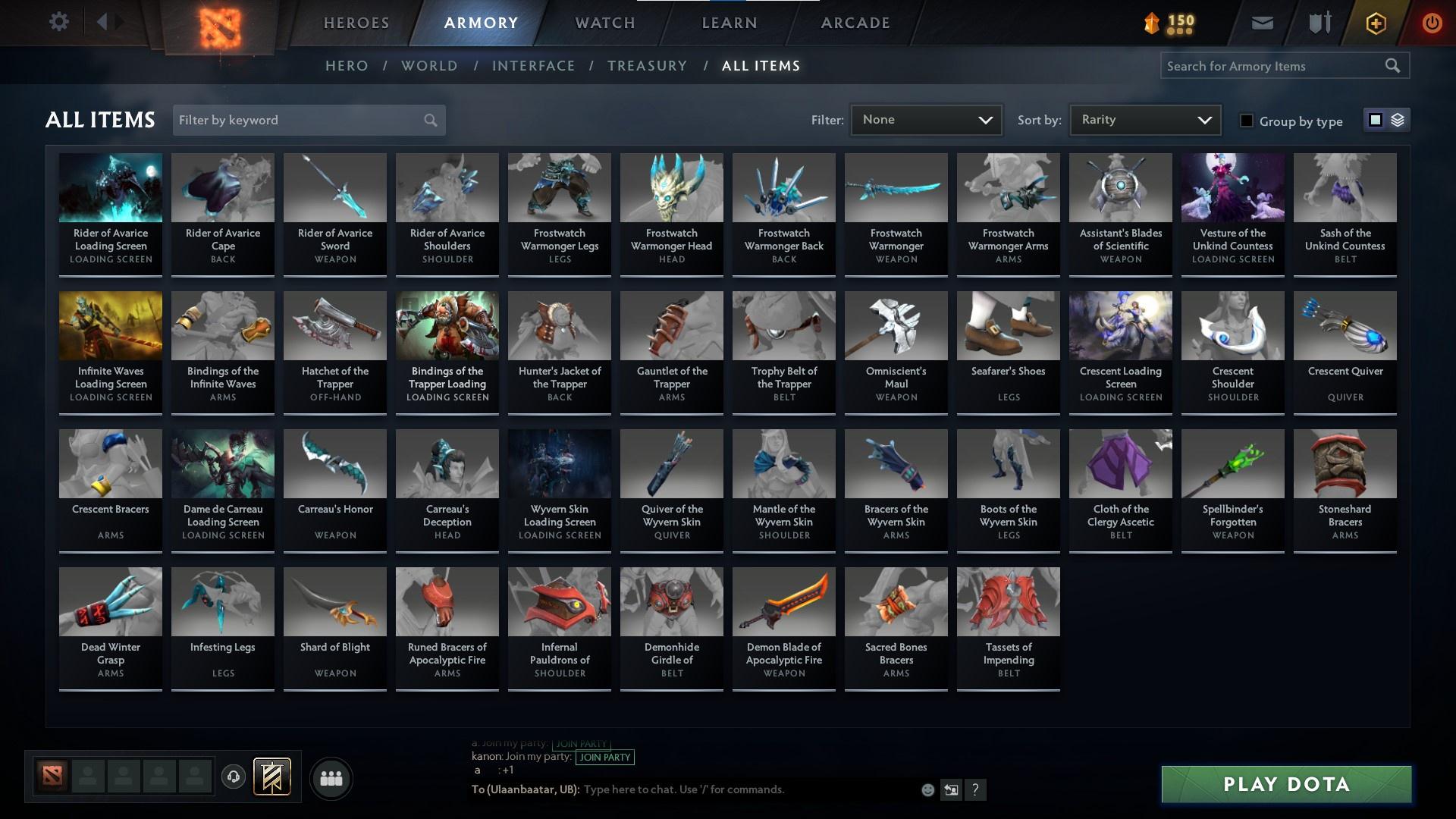Click the red power button icon
Image resolution: width=1456 pixels, height=819 pixels.
1432,22
